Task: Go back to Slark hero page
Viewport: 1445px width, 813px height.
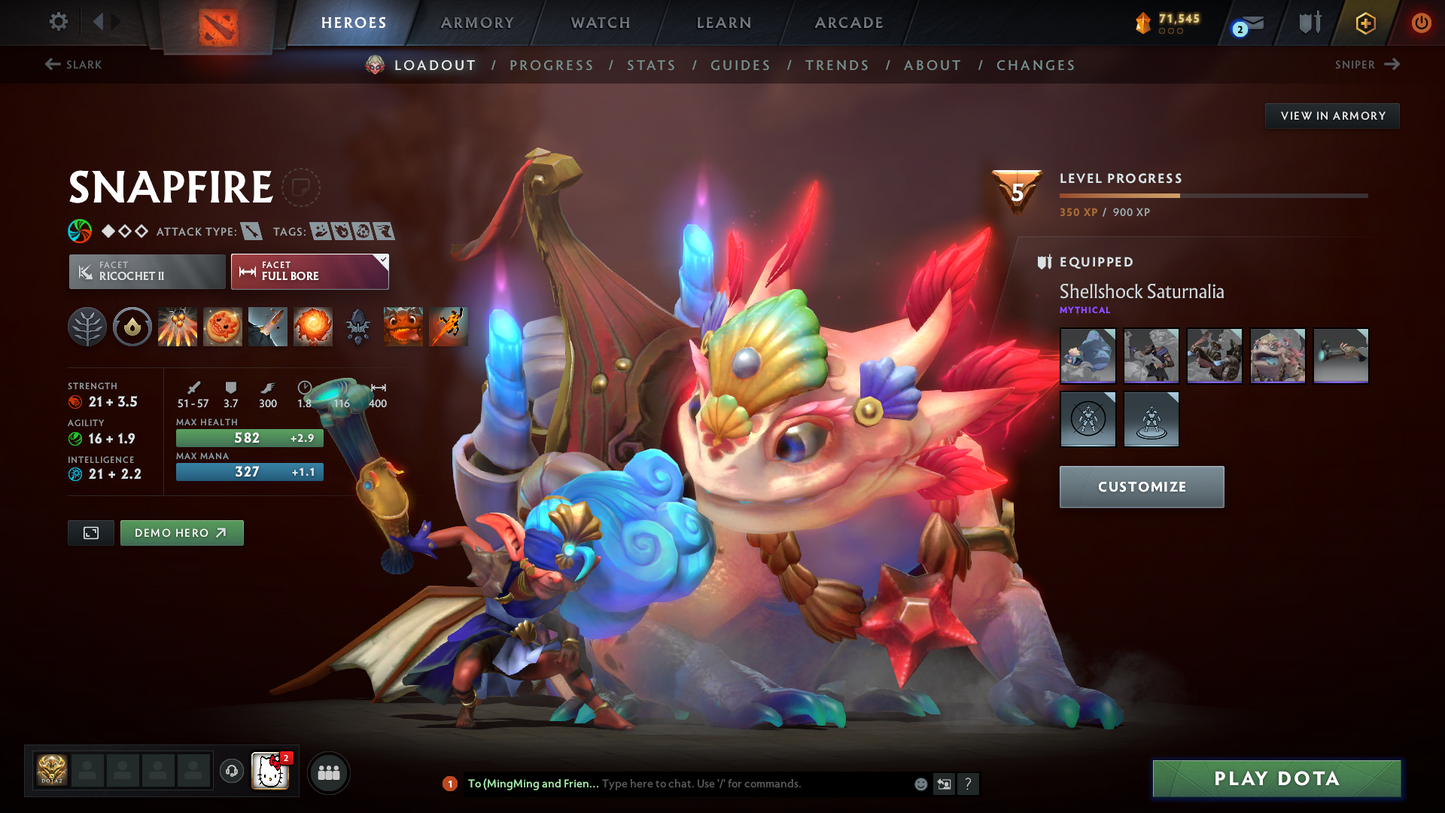Action: coord(73,64)
